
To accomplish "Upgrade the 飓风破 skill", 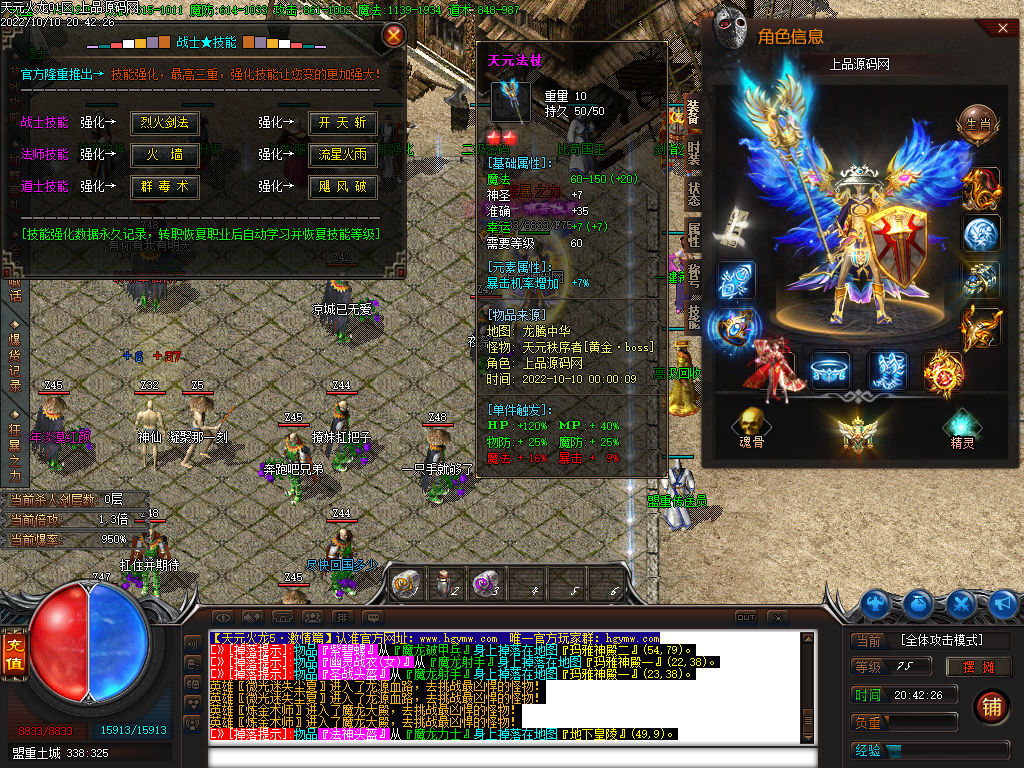I will [343, 187].
